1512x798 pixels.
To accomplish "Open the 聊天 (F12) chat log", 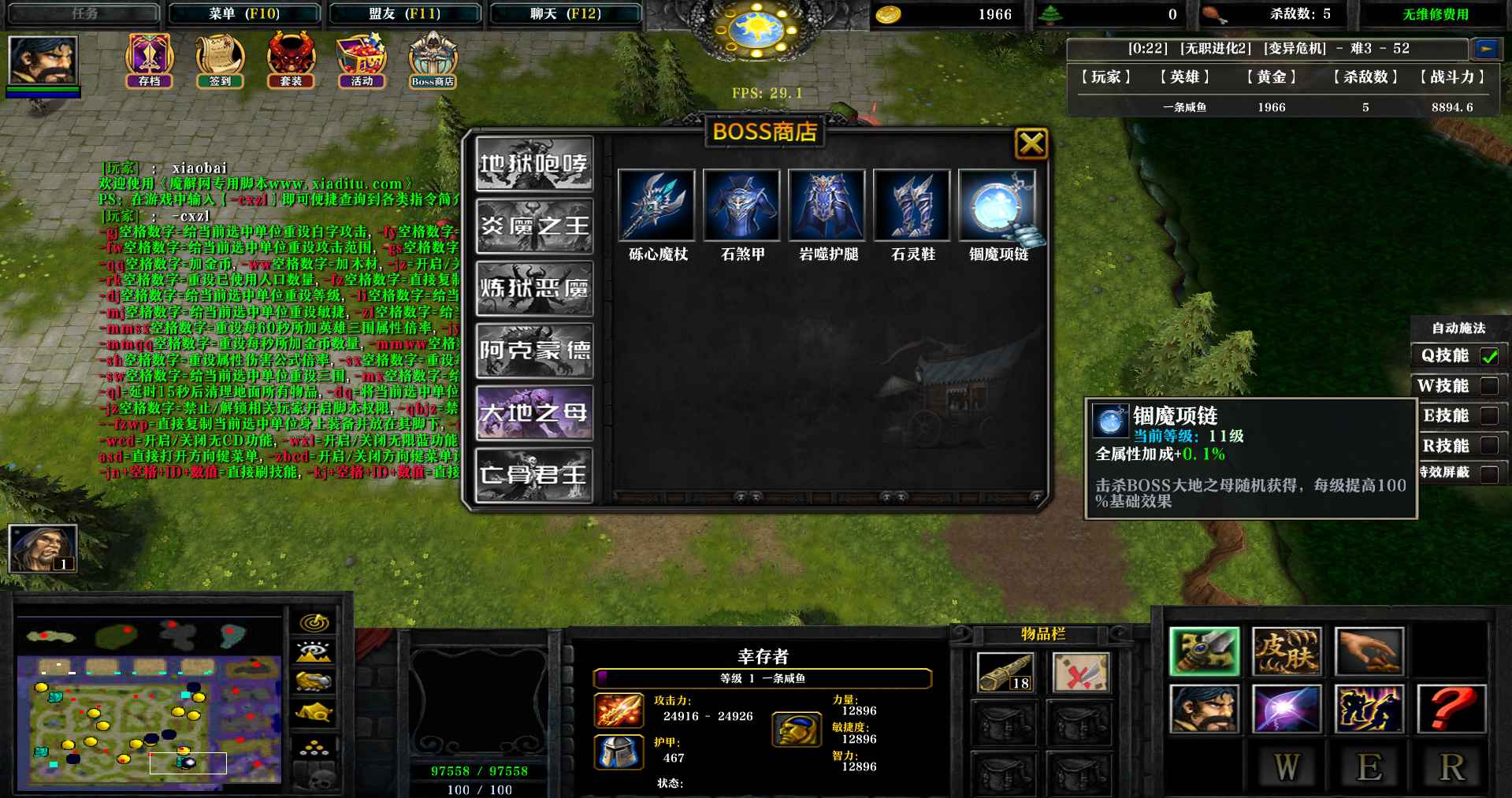I will point(565,13).
